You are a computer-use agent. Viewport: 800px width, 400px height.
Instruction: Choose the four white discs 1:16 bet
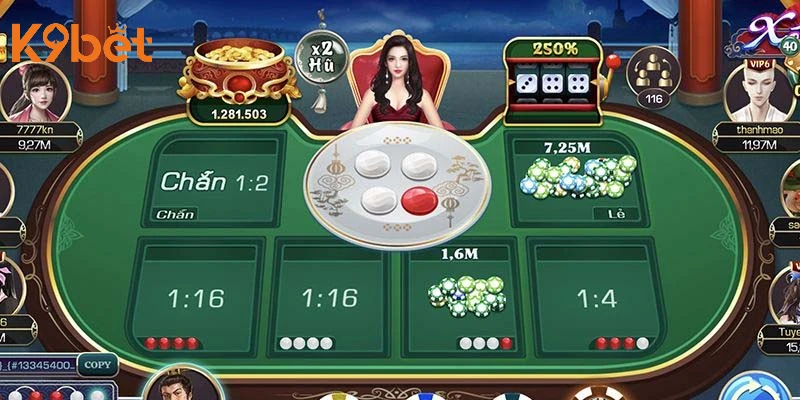[x=329, y=297]
